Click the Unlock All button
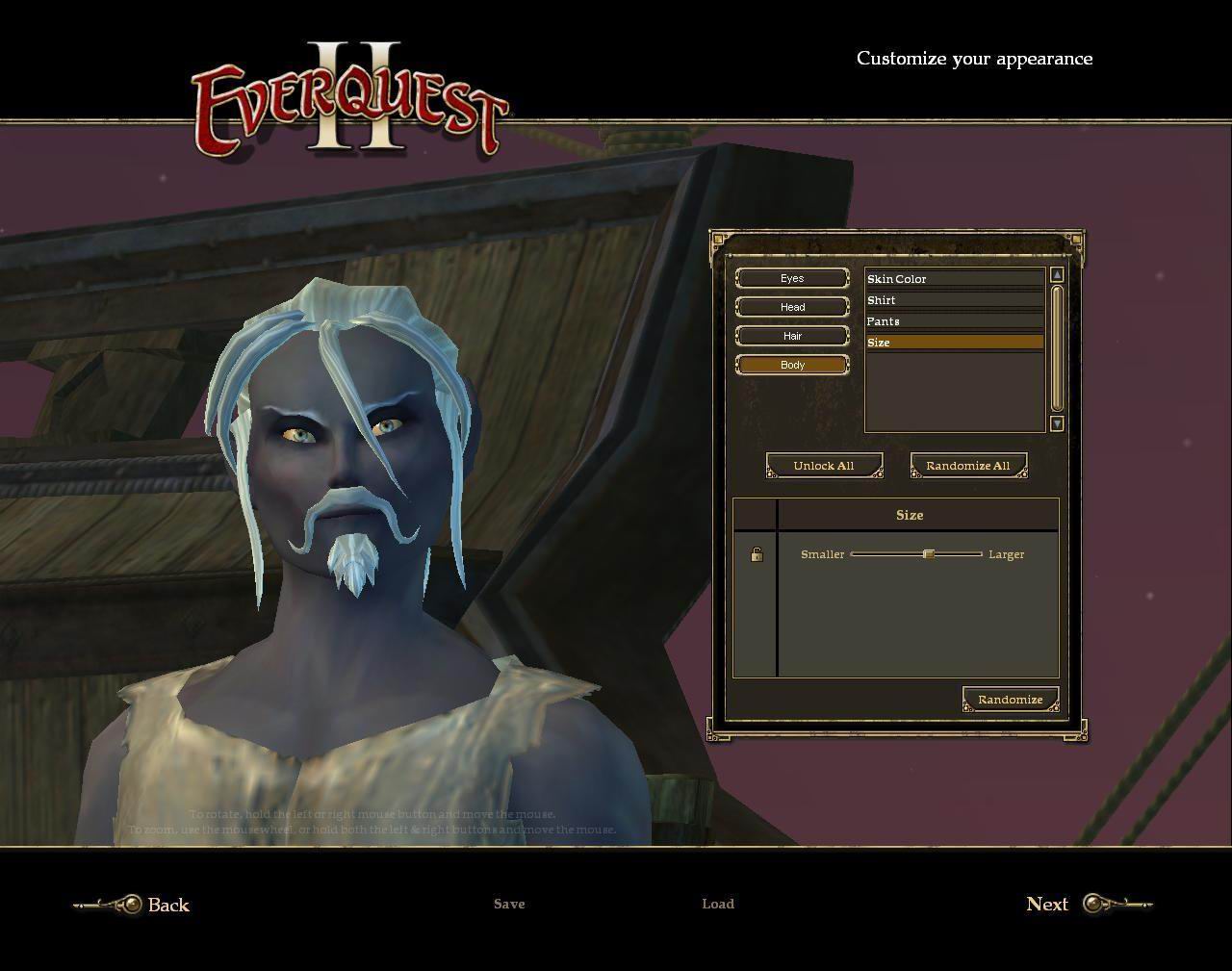The image size is (1232, 971). pyautogui.click(x=824, y=466)
